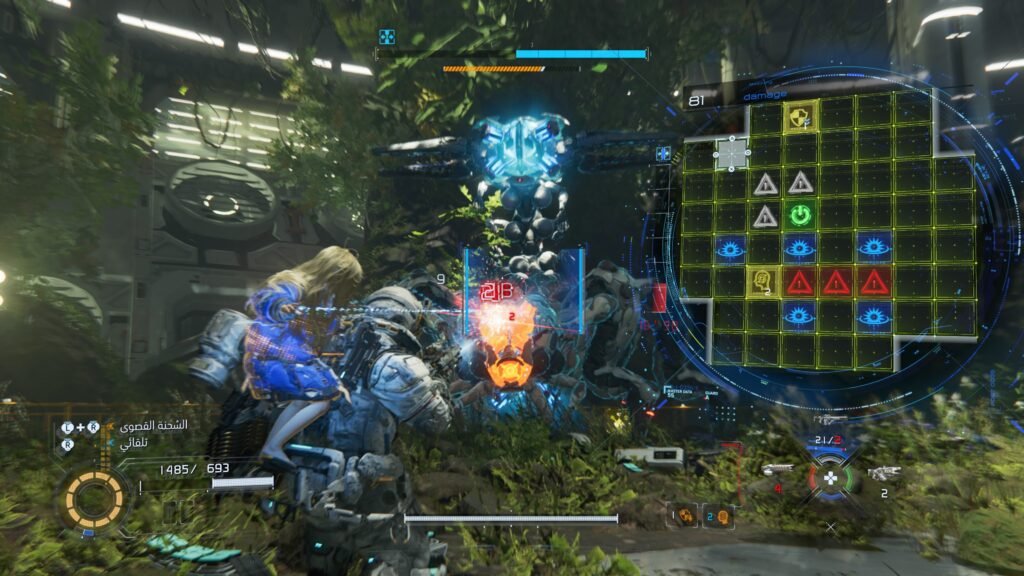Activate hack slot 2 with head icon
This screenshot has height=576, width=1024.
click(x=719, y=515)
